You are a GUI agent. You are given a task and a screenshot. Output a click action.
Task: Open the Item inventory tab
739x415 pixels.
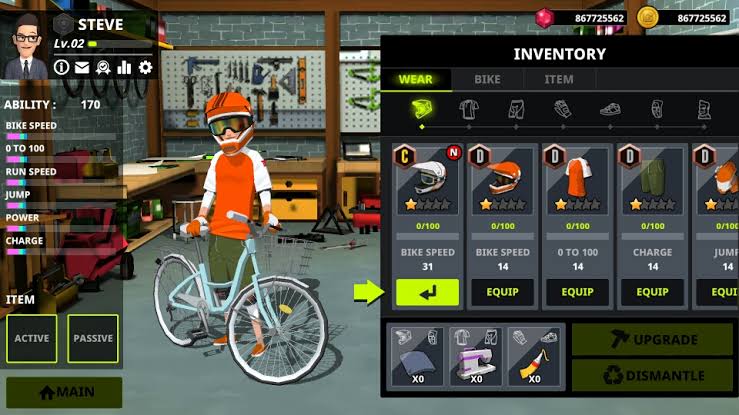pyautogui.click(x=559, y=79)
